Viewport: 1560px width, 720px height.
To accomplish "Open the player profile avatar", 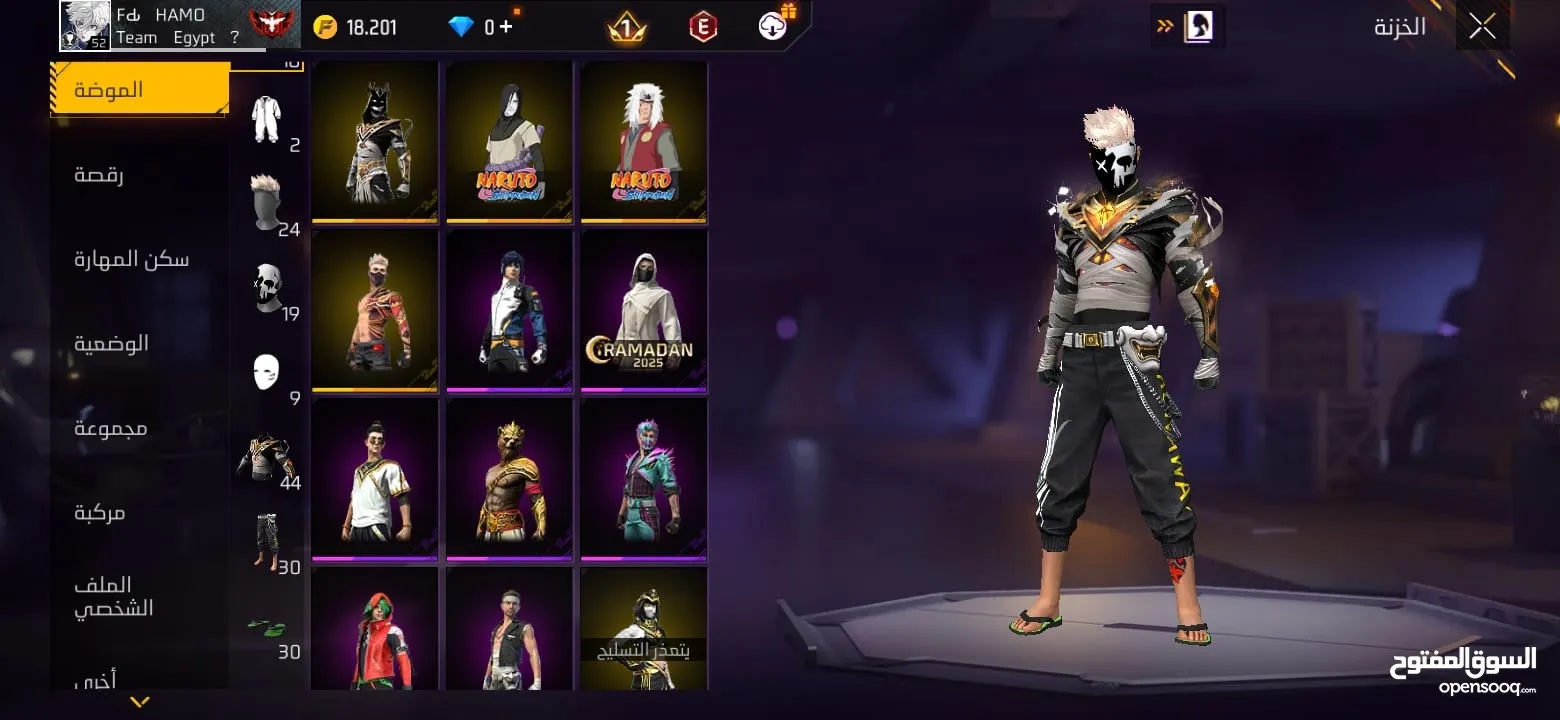I will click(85, 25).
